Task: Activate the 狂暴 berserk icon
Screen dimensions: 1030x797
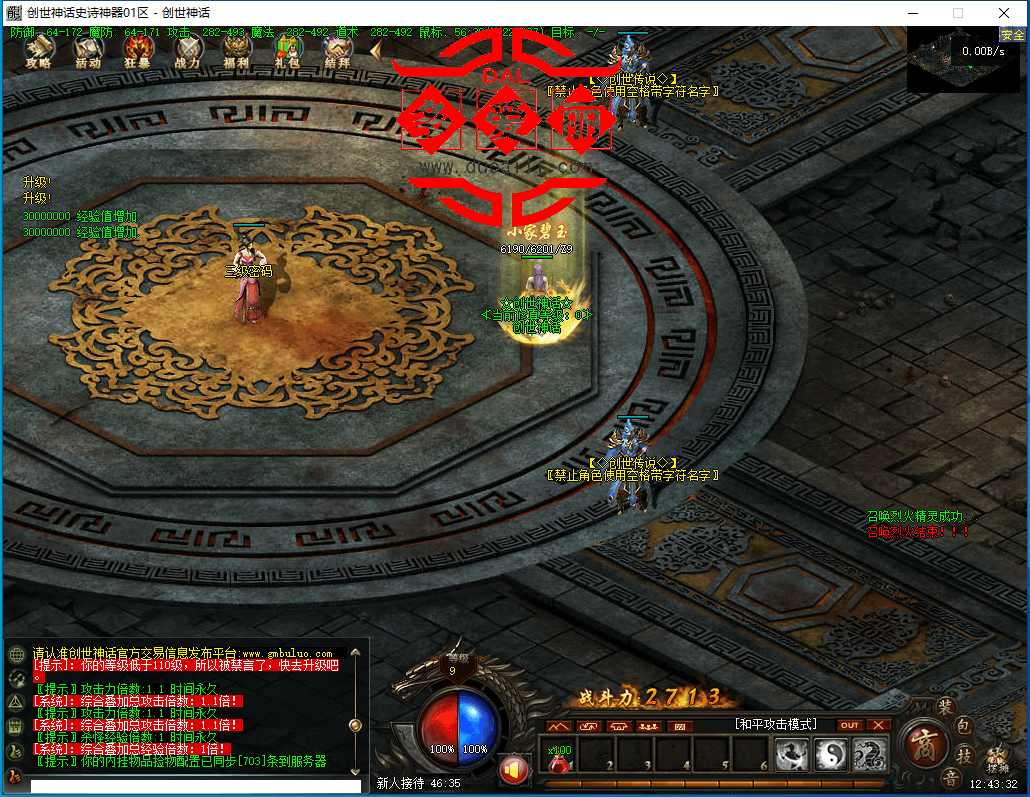Action: pos(138,51)
